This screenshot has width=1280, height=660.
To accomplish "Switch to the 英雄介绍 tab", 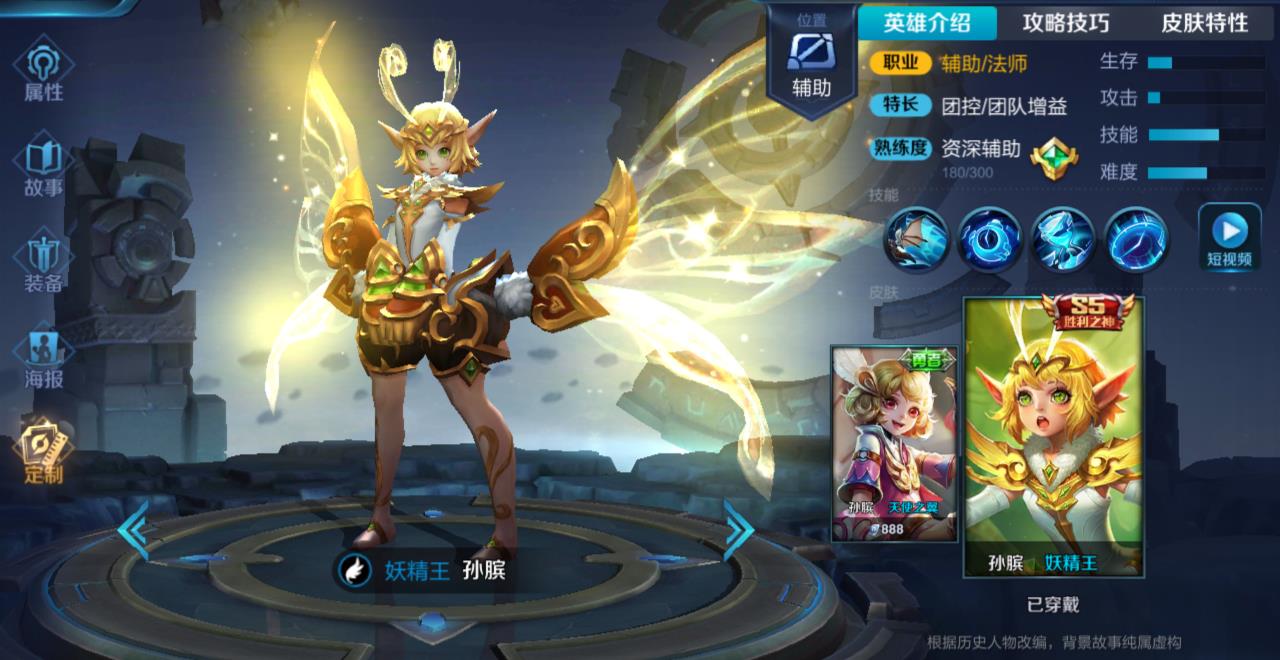I will [x=927, y=23].
